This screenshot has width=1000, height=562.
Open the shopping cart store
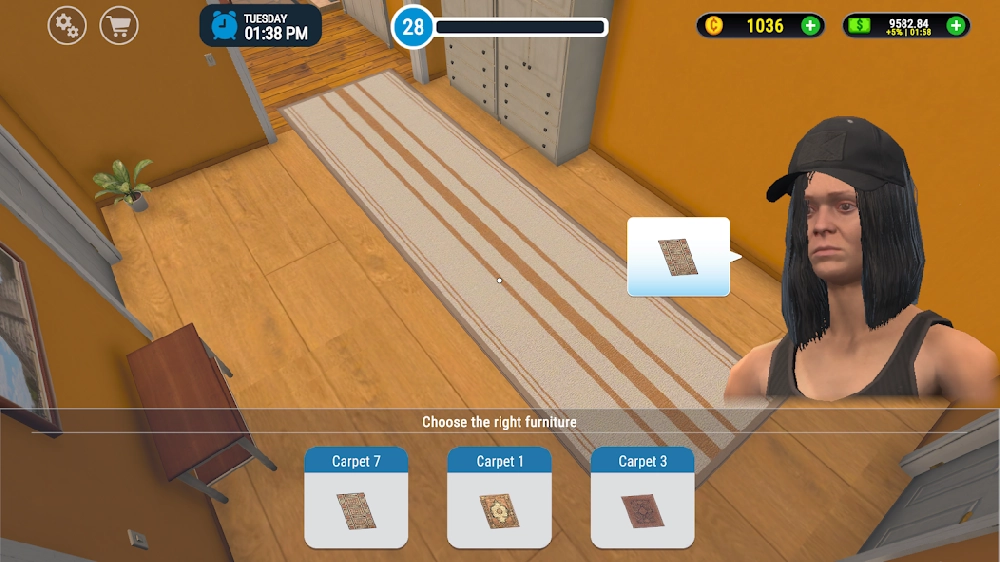120,26
